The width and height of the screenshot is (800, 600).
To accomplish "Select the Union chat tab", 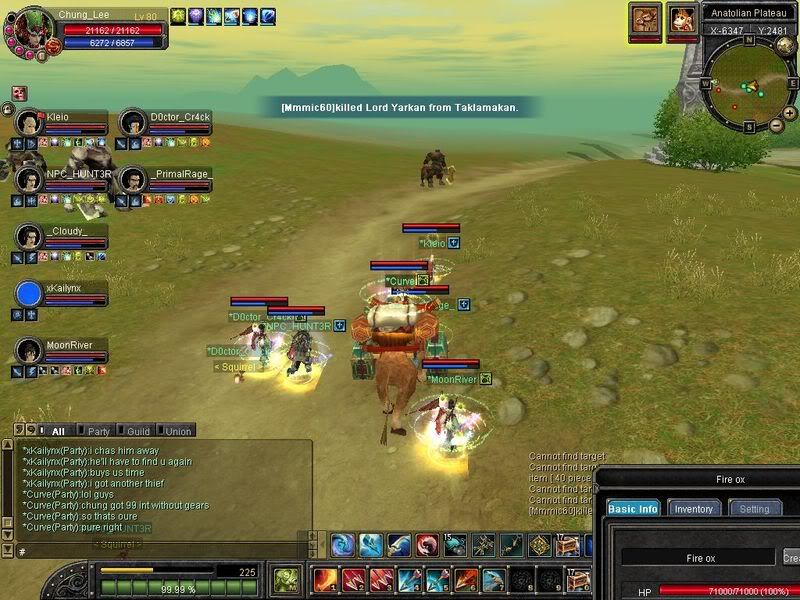I will 178,431.
